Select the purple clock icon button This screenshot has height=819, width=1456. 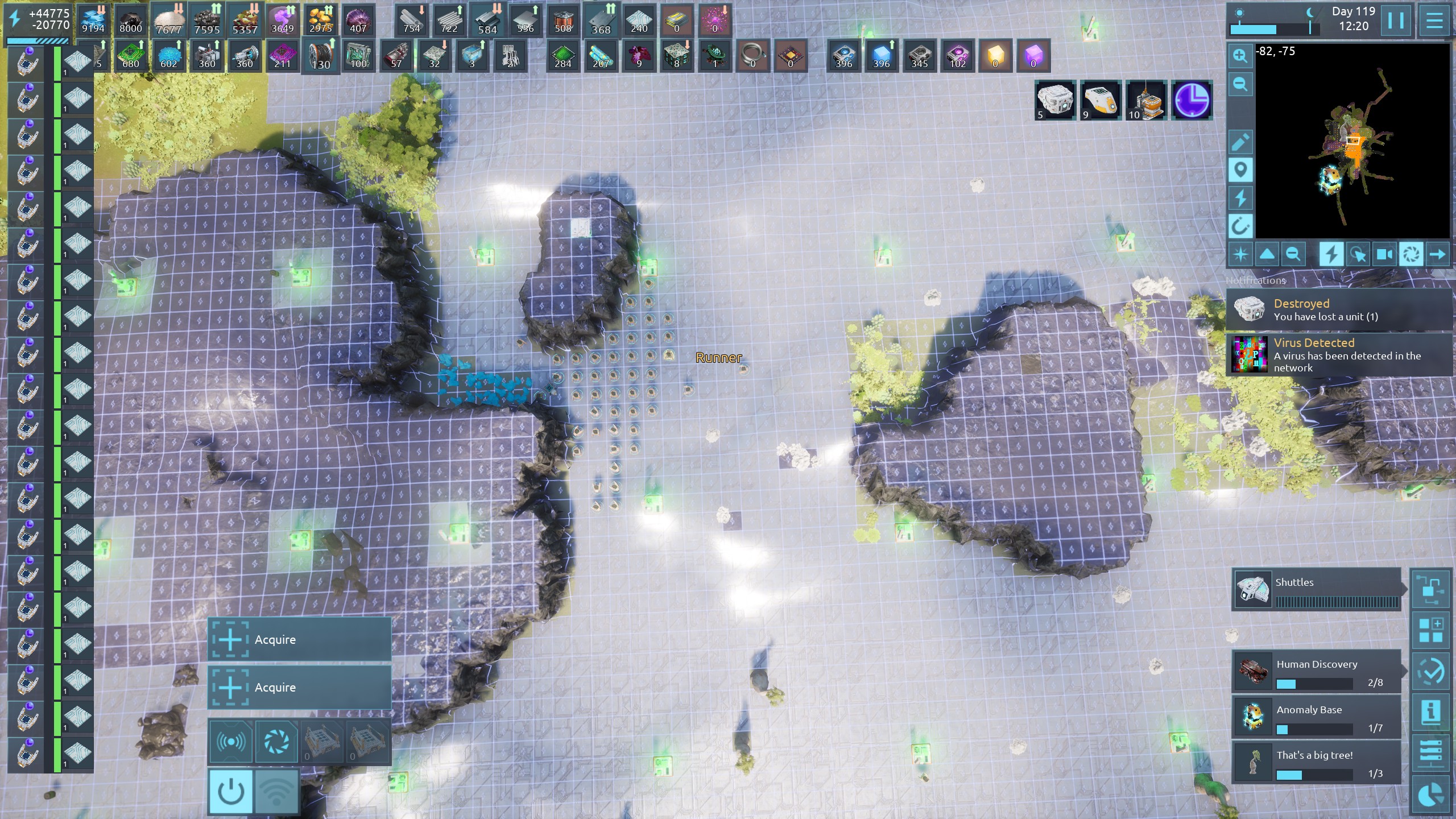tap(1192, 101)
